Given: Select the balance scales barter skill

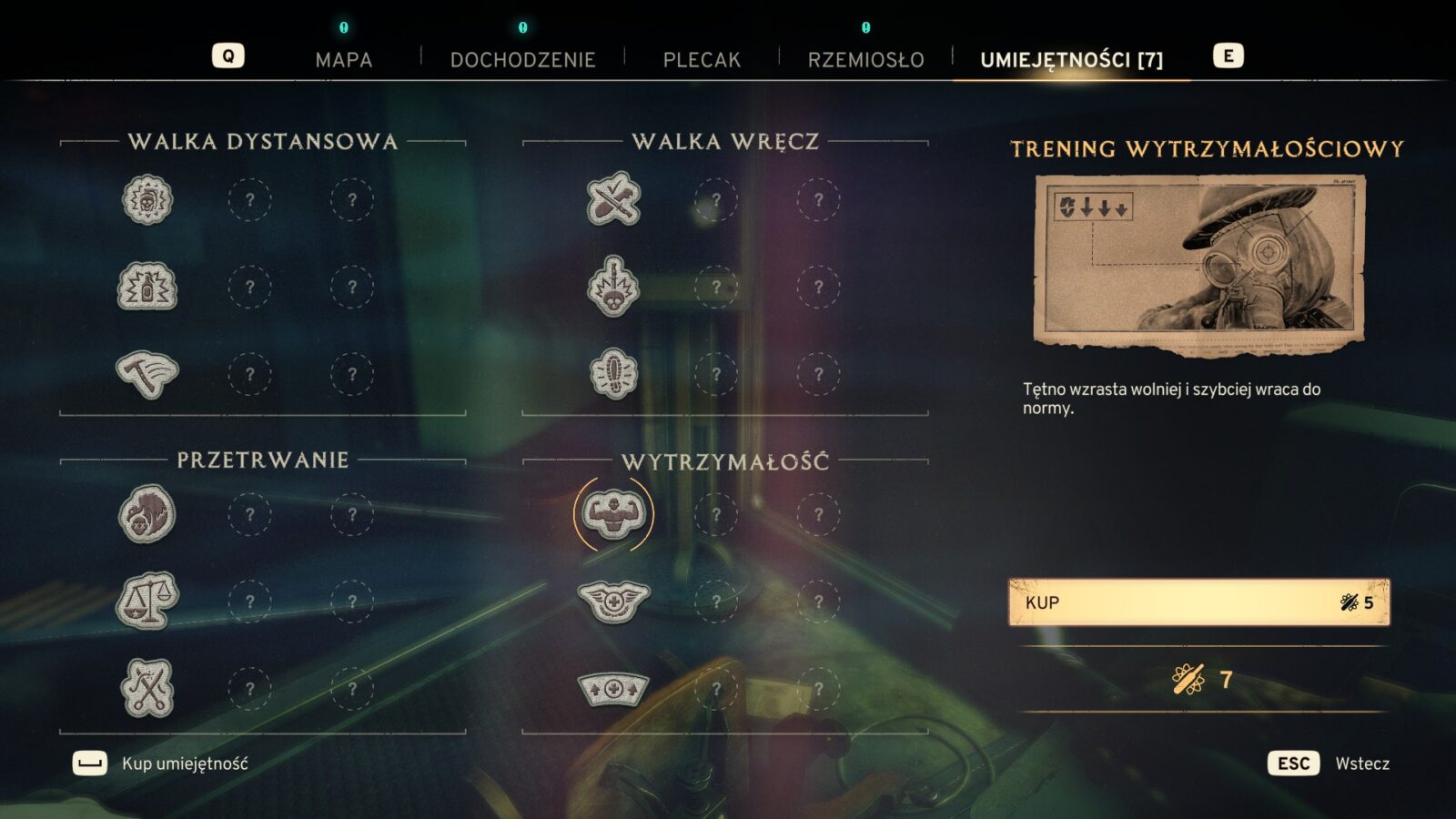Looking at the screenshot, I should [147, 602].
